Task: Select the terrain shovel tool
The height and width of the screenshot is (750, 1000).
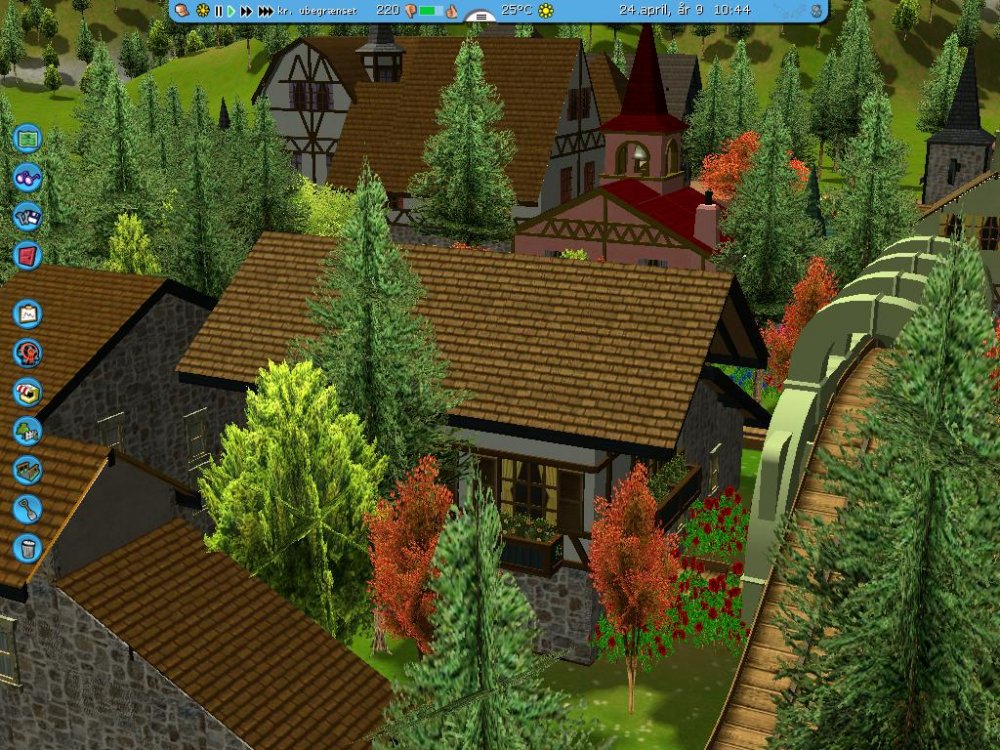Action: click(27, 509)
